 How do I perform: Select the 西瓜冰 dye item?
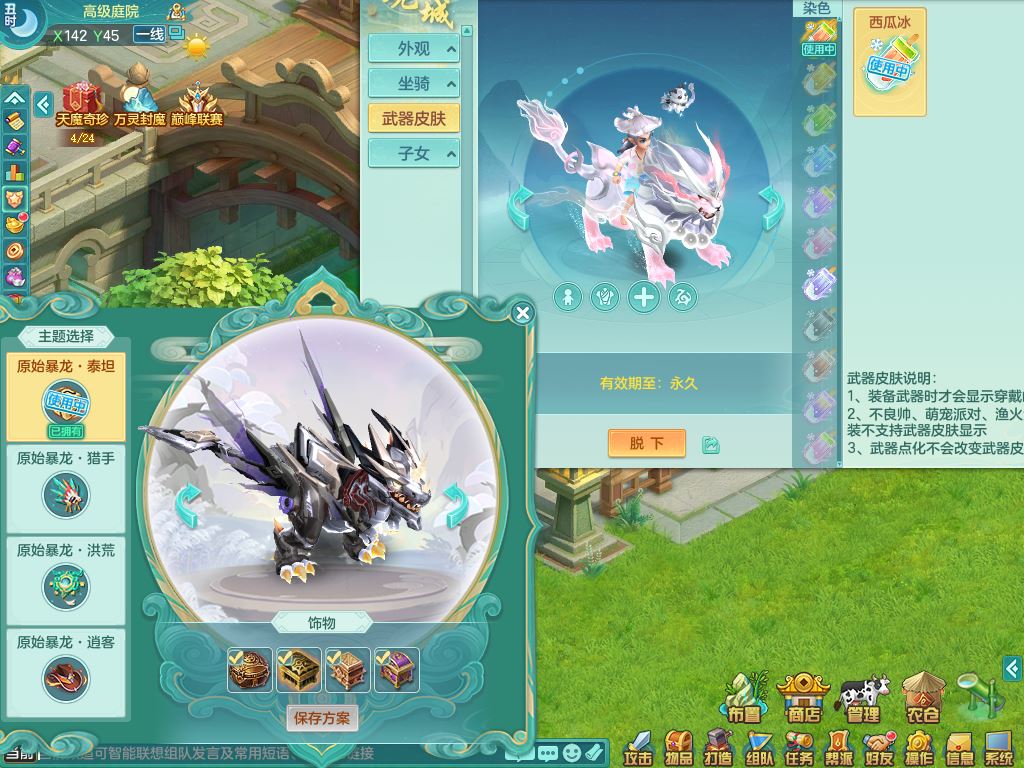tap(889, 62)
